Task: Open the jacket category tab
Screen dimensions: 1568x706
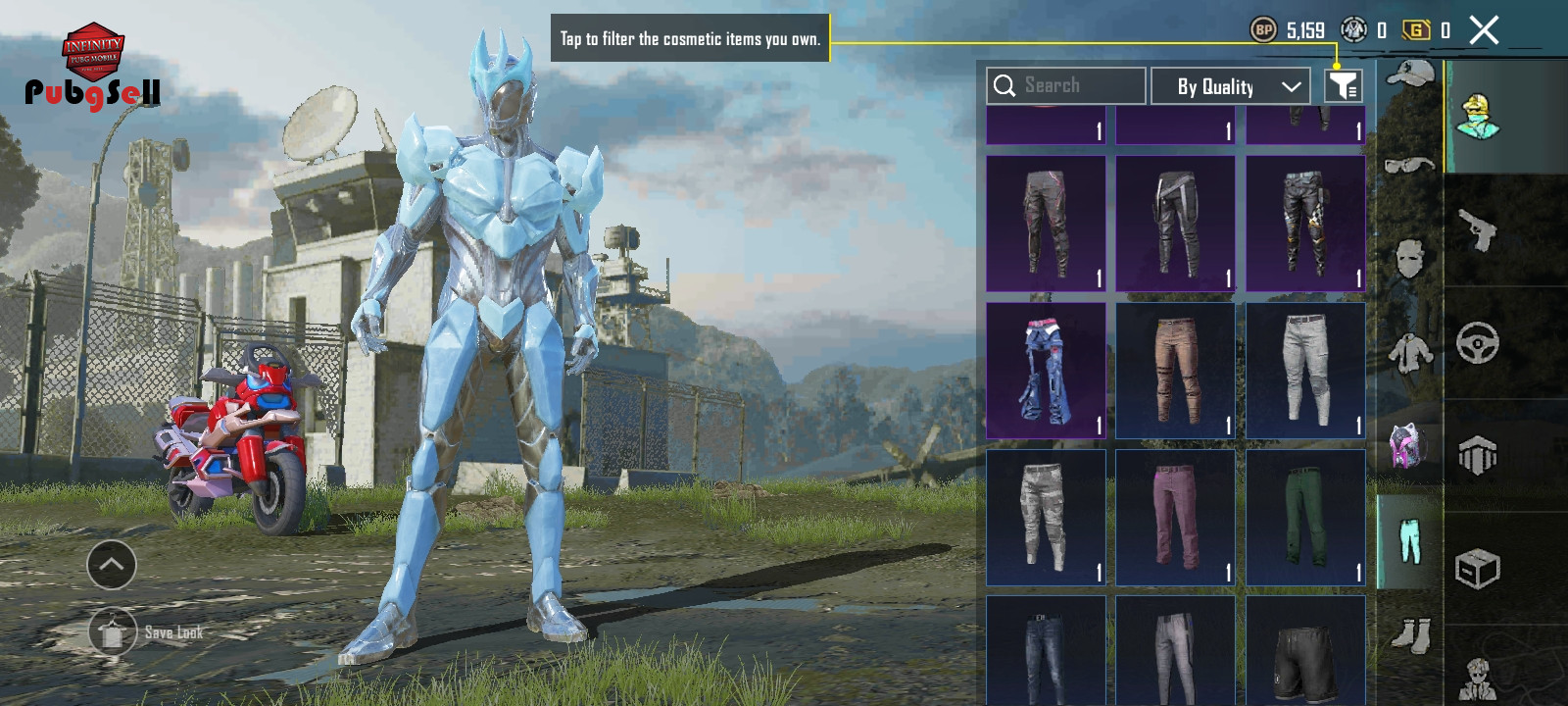Action: click(x=1409, y=351)
